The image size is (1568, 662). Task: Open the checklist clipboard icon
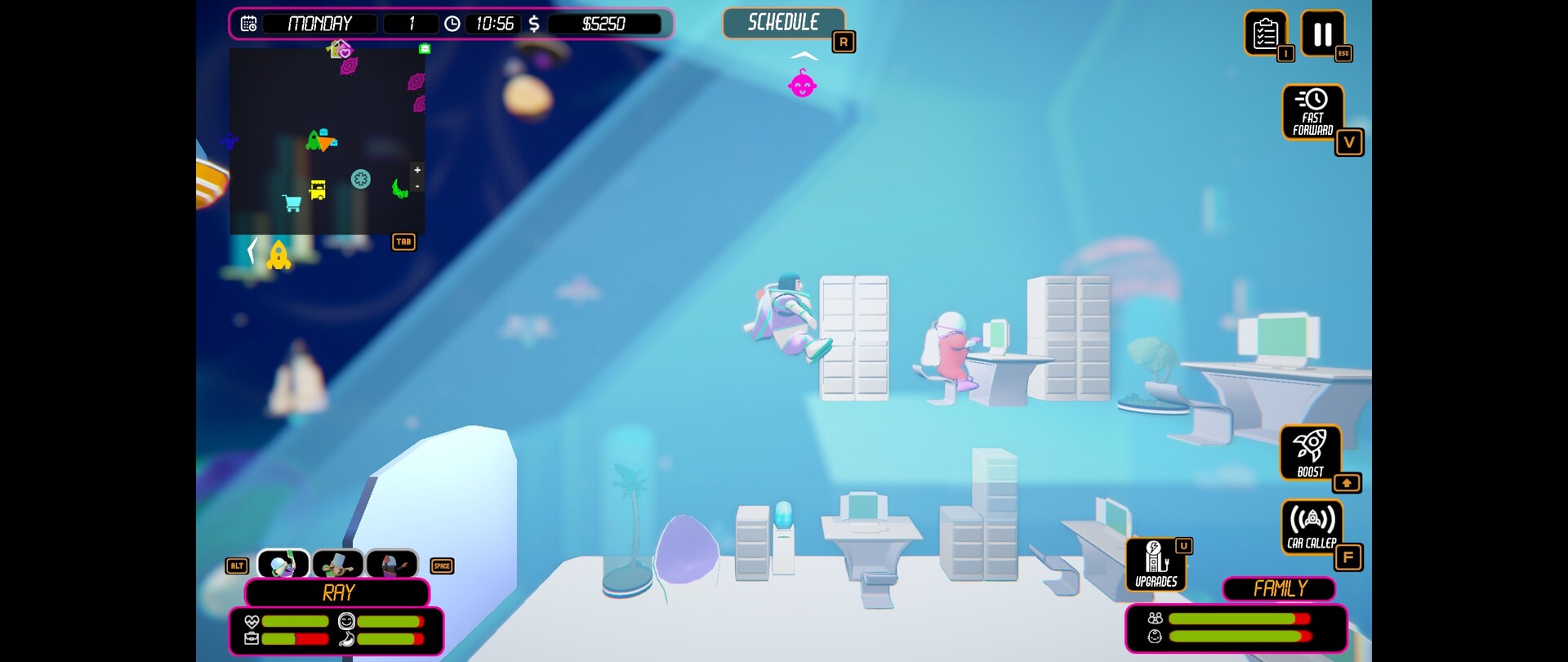pos(1265,34)
